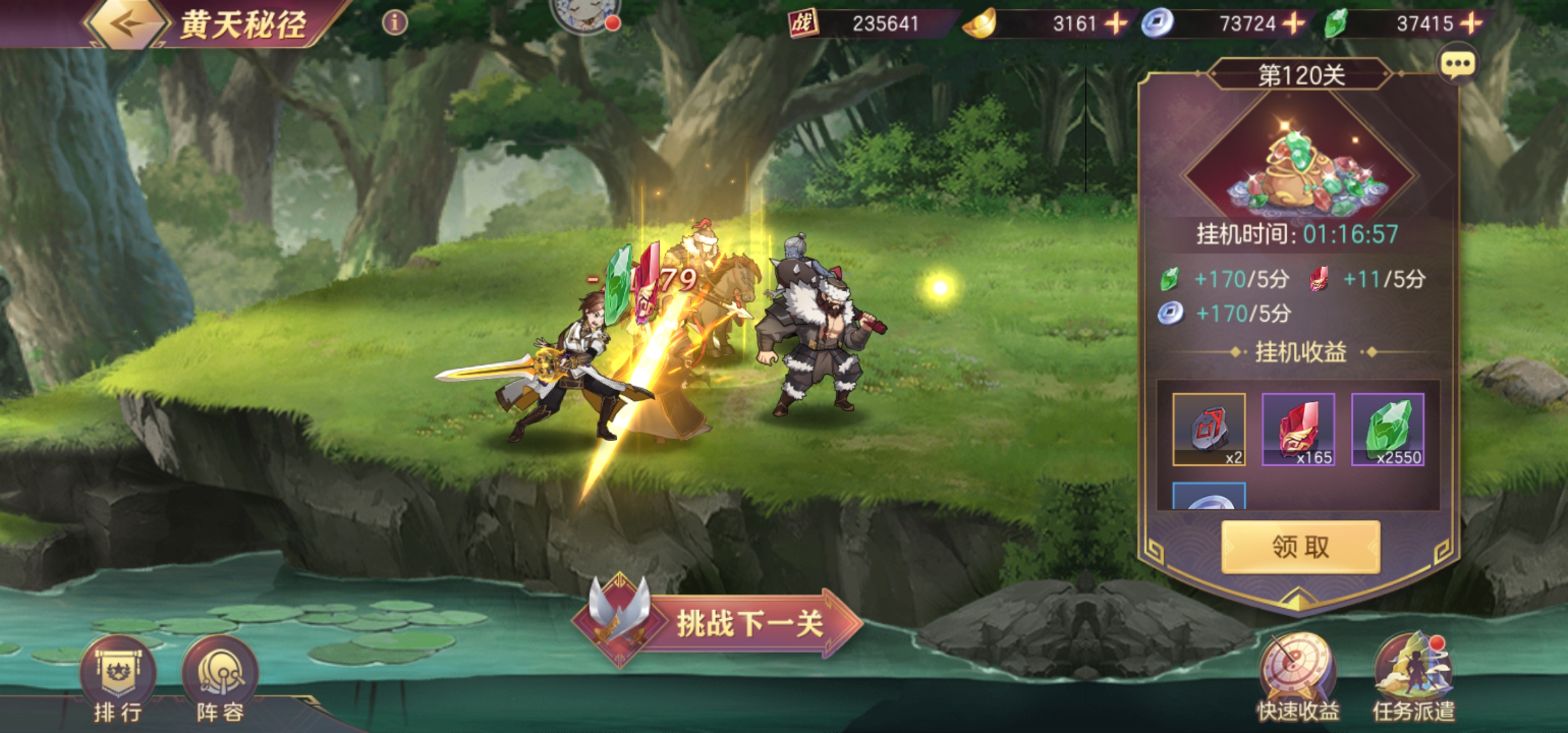This screenshot has height=733, width=1568.
Task: Open the 阵容 lineup screen
Action: tap(220, 679)
